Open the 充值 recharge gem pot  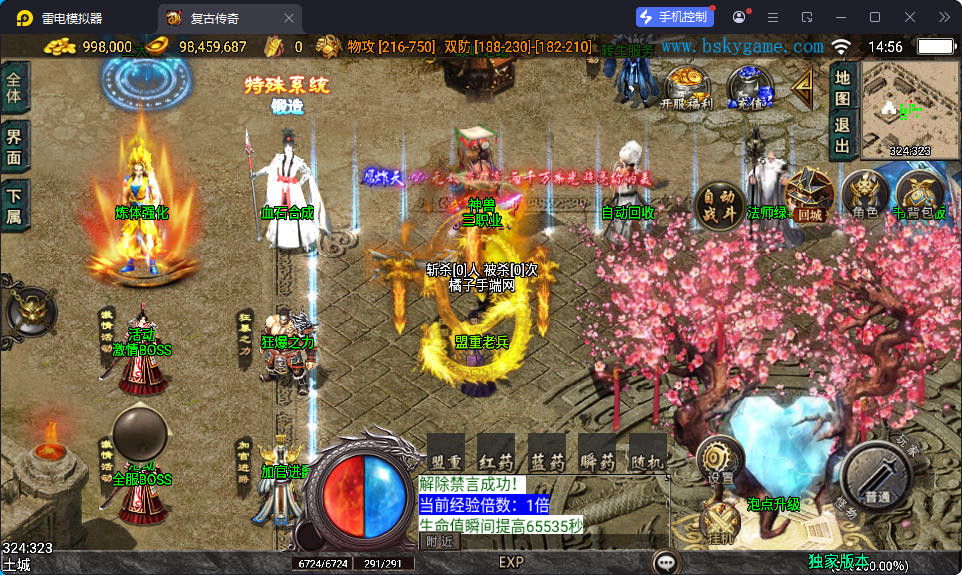749,84
